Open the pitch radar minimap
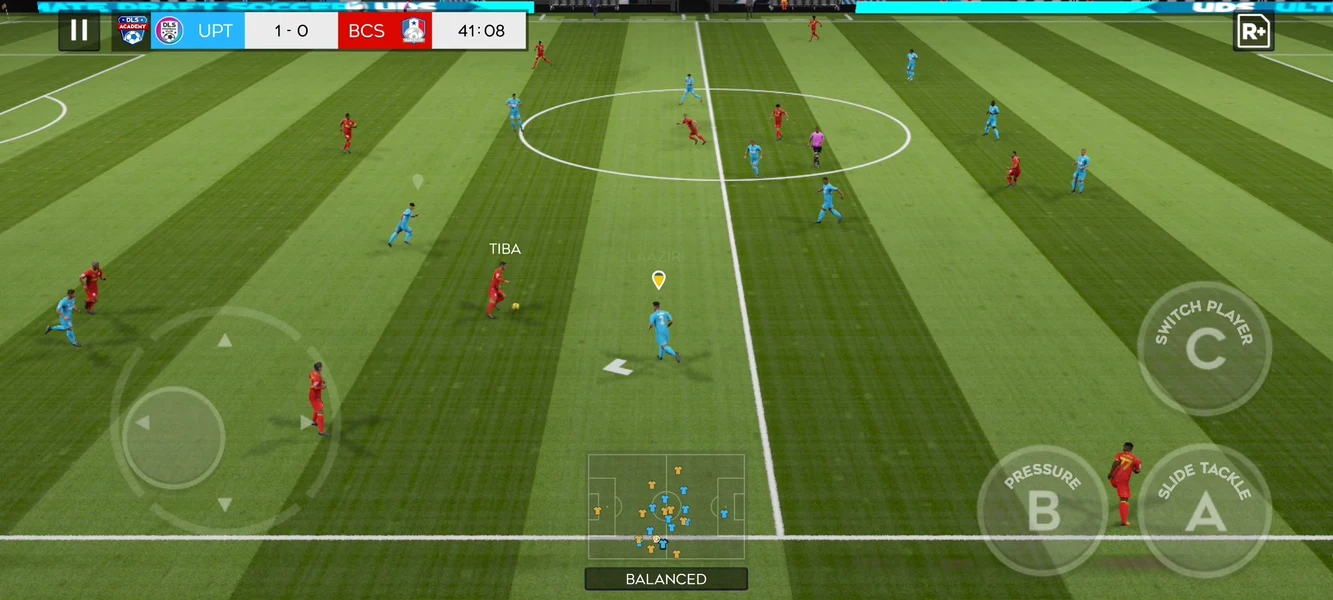This screenshot has width=1333, height=600. coord(666,507)
